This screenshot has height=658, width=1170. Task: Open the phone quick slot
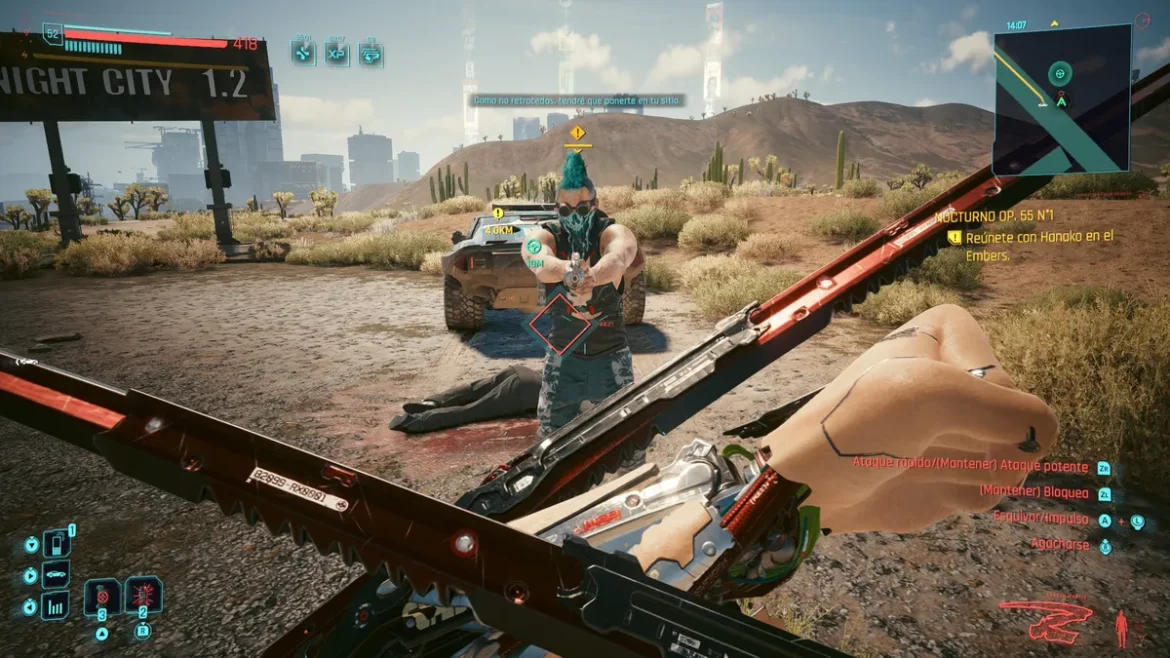tap(55, 544)
